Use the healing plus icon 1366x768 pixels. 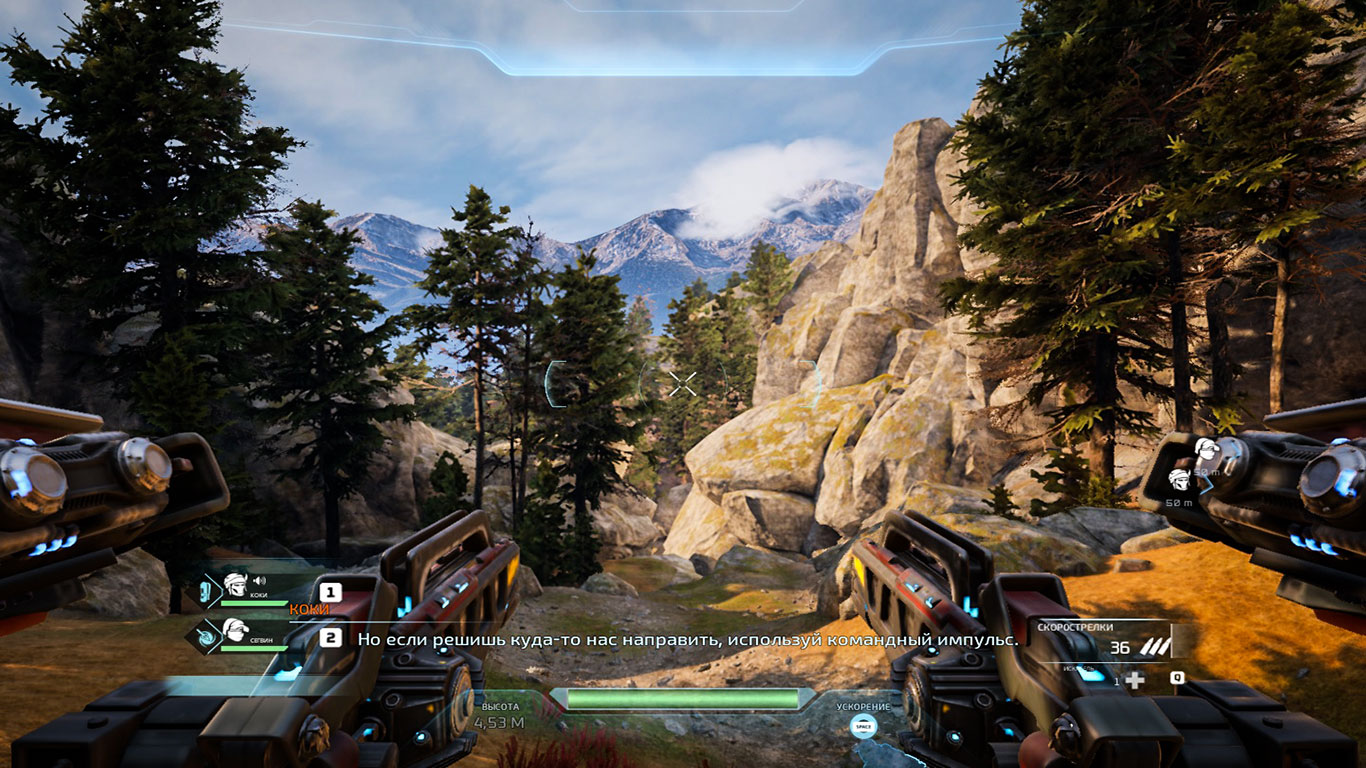(x=1135, y=680)
